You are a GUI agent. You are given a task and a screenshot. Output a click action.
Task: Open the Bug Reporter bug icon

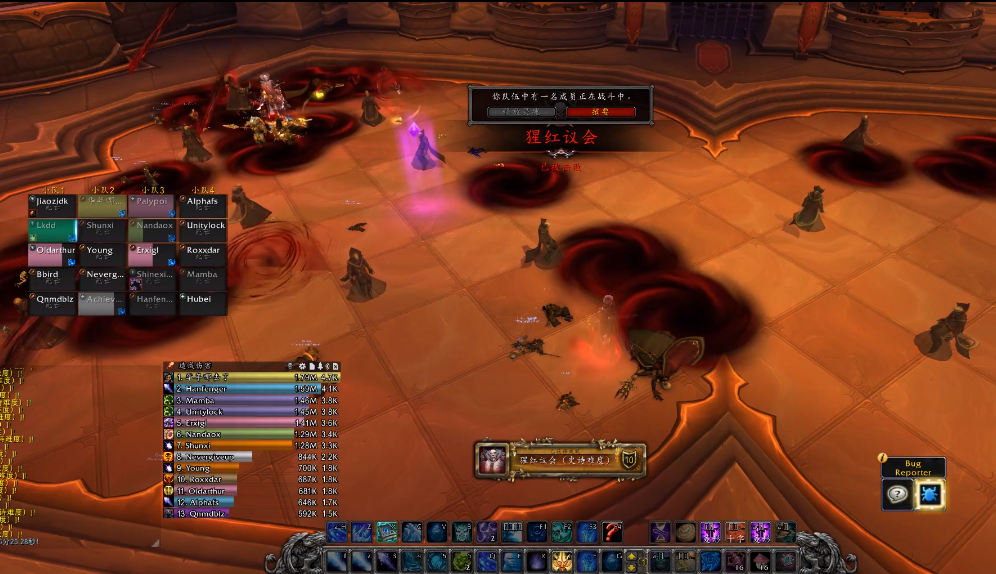click(930, 494)
